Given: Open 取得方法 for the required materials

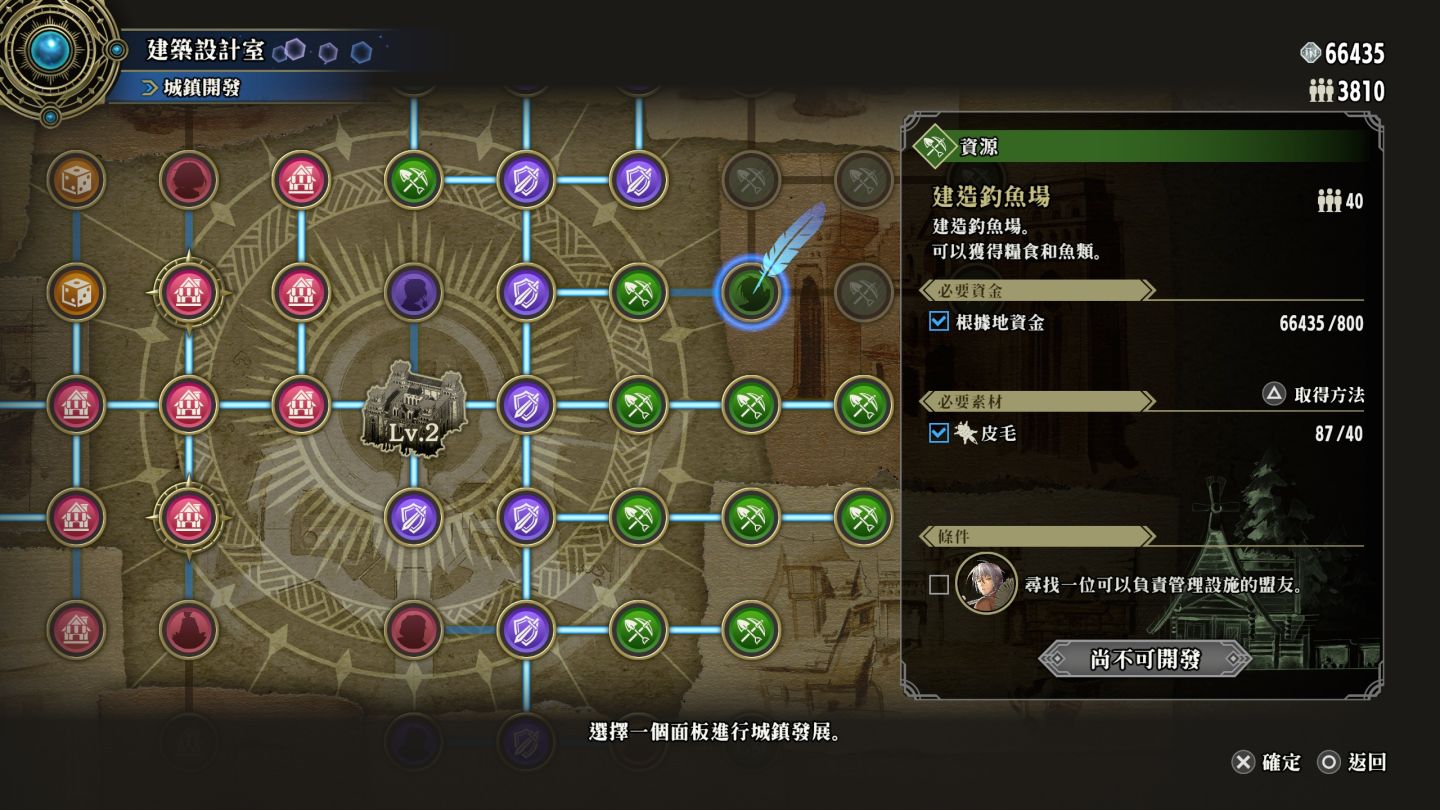Looking at the screenshot, I should point(1314,394).
